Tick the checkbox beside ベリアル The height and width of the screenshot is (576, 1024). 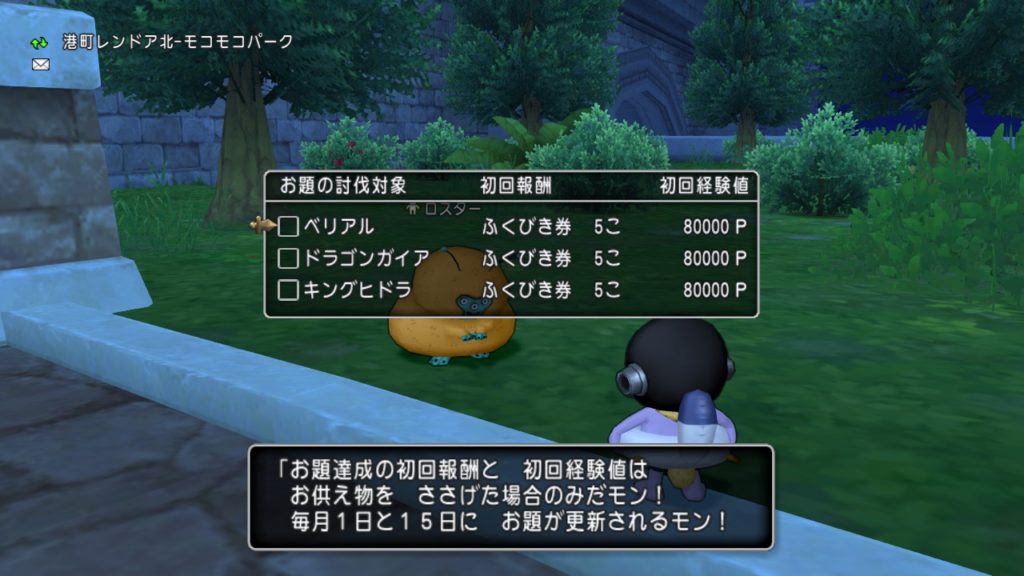(289, 227)
